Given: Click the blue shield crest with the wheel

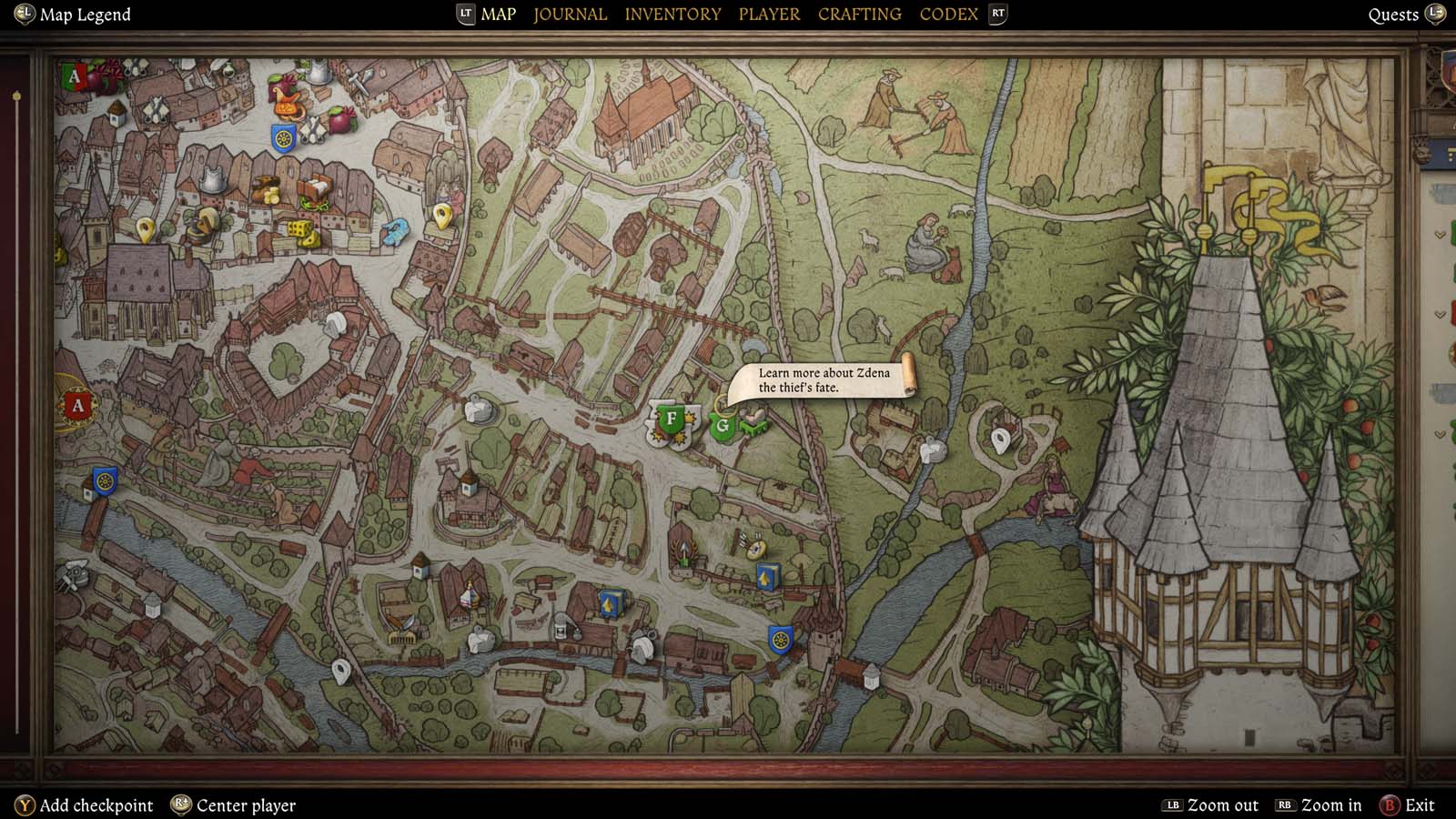Looking at the screenshot, I should click(x=282, y=136).
